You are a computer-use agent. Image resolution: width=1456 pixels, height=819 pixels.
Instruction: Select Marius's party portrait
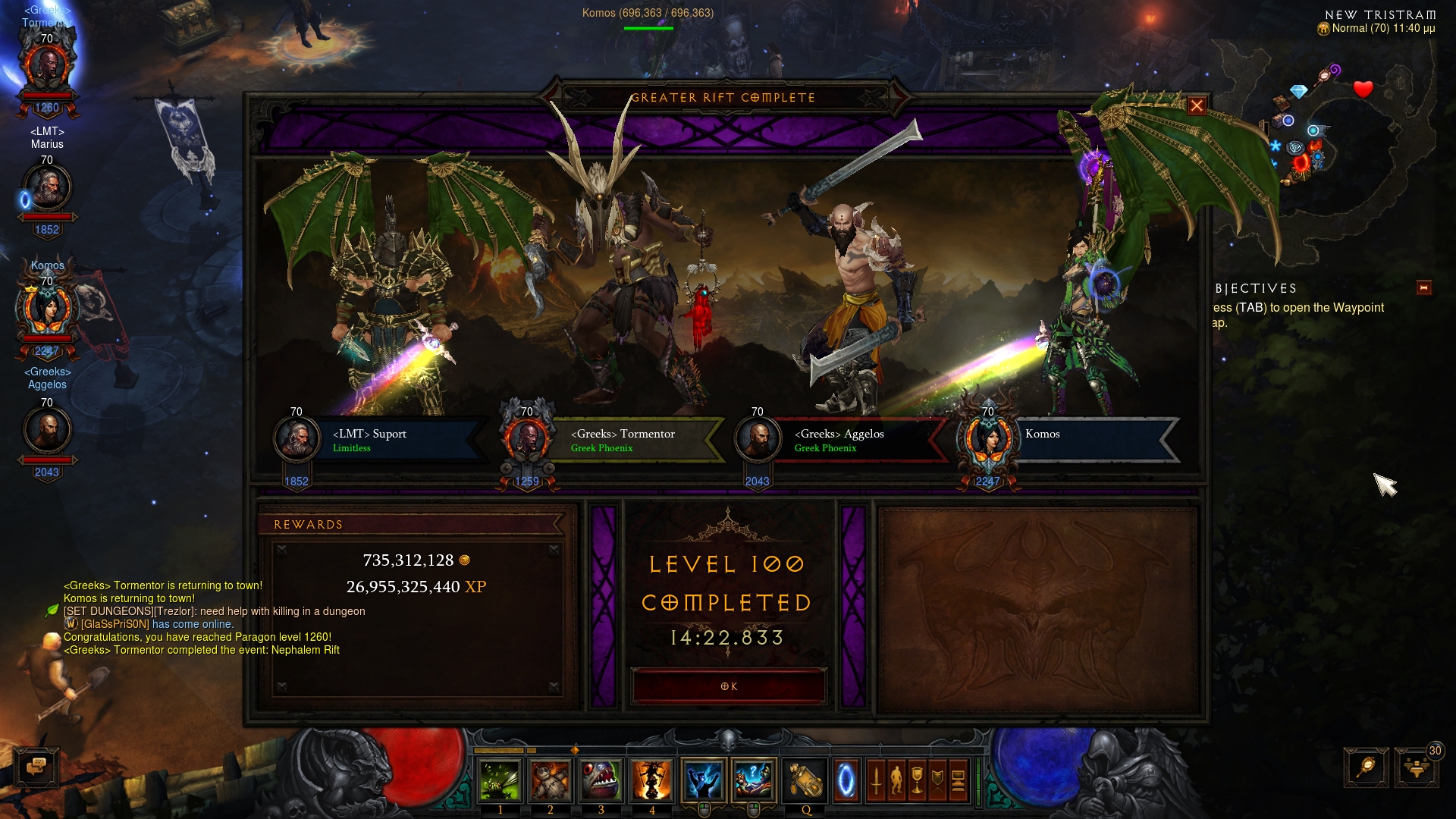(x=47, y=188)
